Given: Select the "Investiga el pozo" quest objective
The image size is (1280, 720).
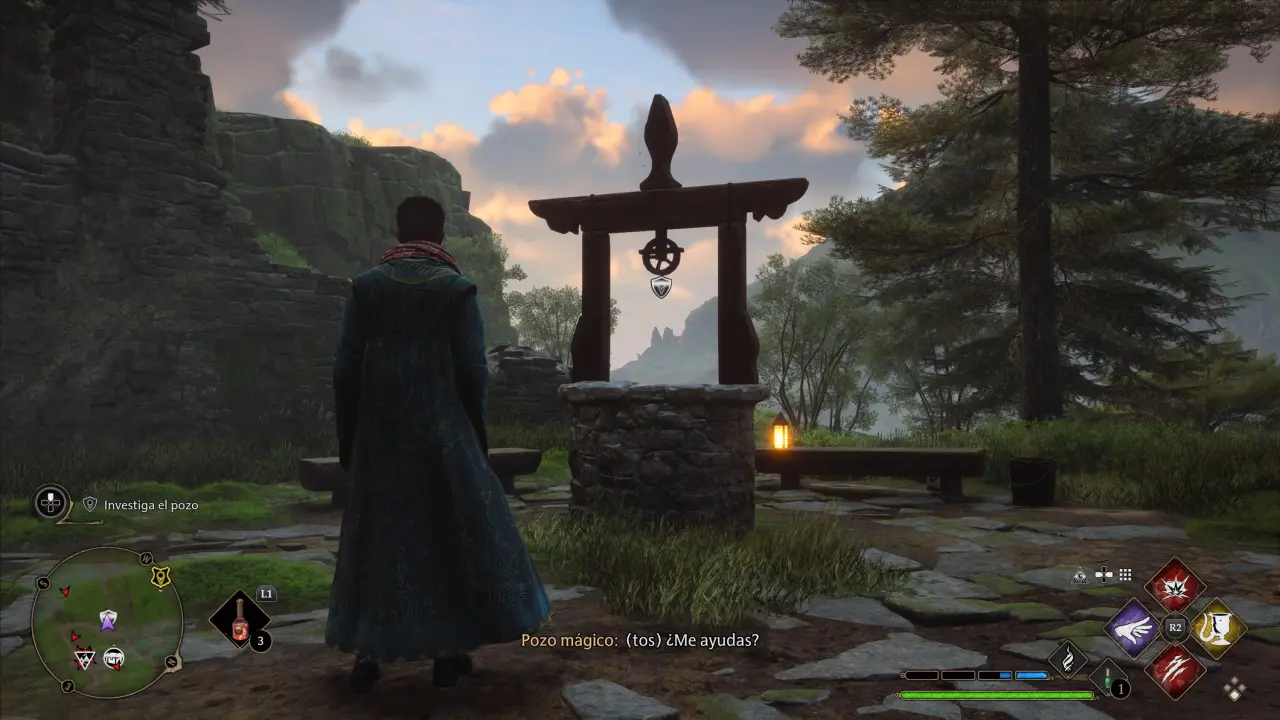Looking at the screenshot, I should pyautogui.click(x=151, y=505).
